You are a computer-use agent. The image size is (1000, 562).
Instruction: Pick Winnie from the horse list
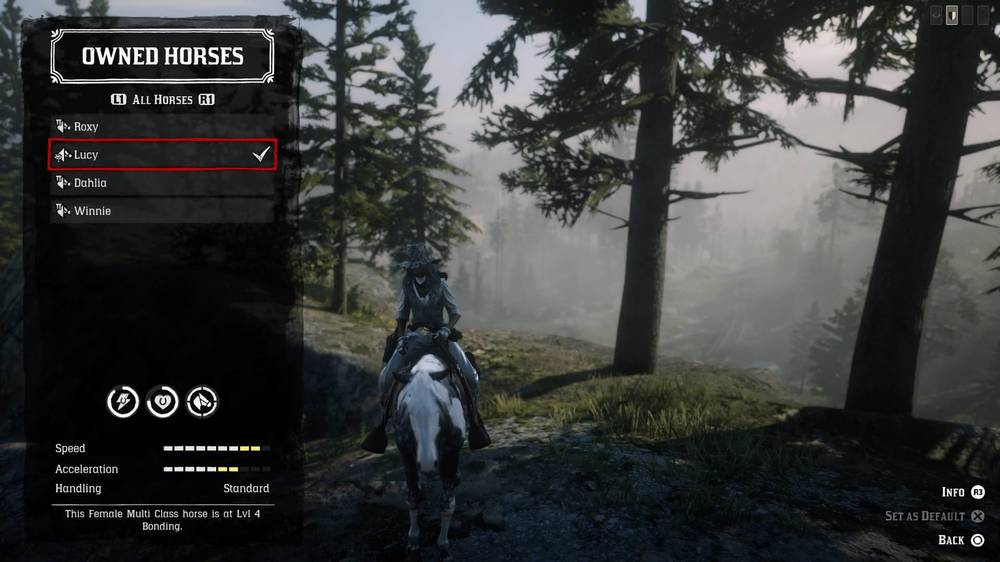(x=162, y=211)
